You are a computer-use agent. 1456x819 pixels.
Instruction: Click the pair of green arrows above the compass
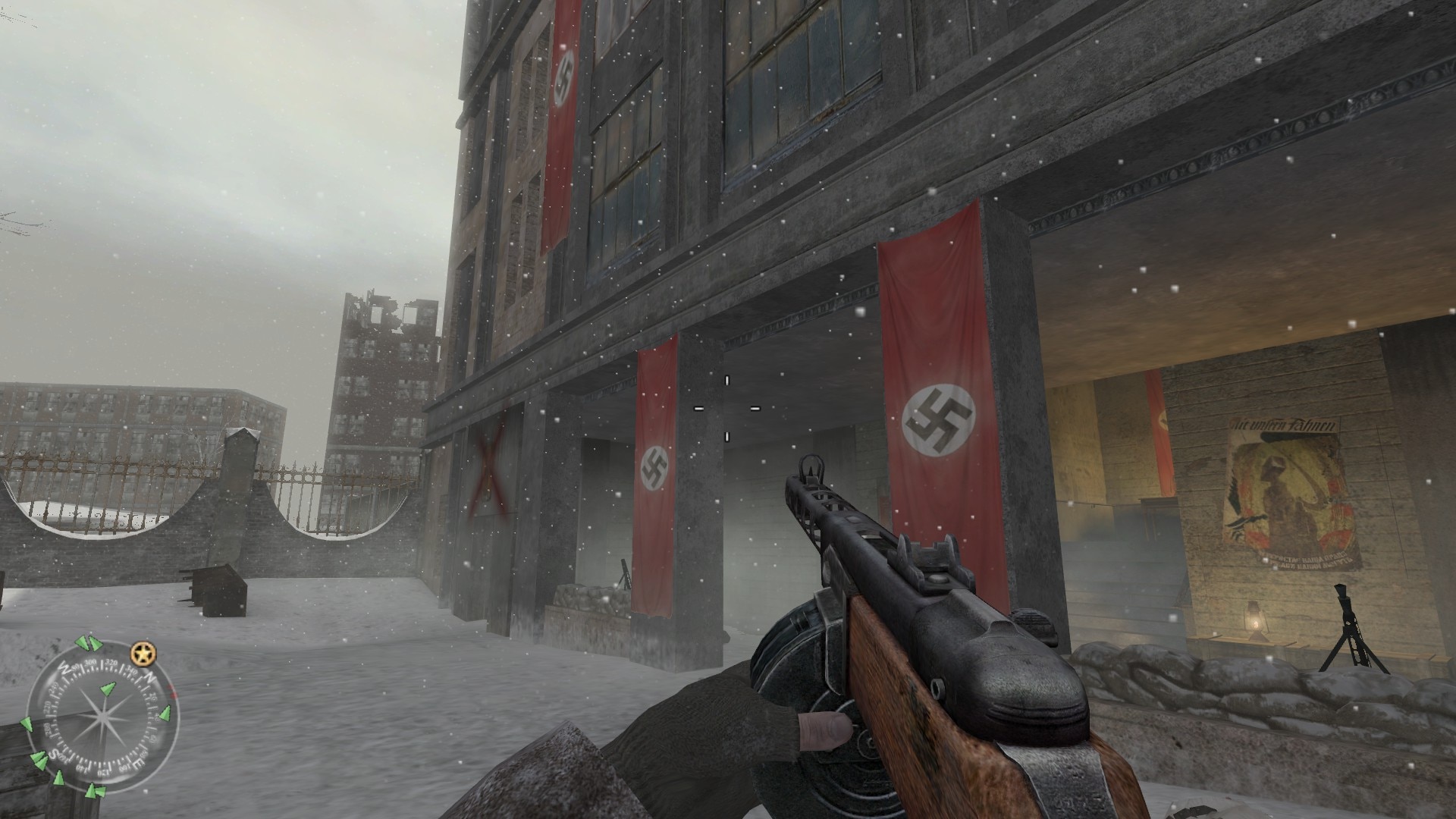click(87, 642)
